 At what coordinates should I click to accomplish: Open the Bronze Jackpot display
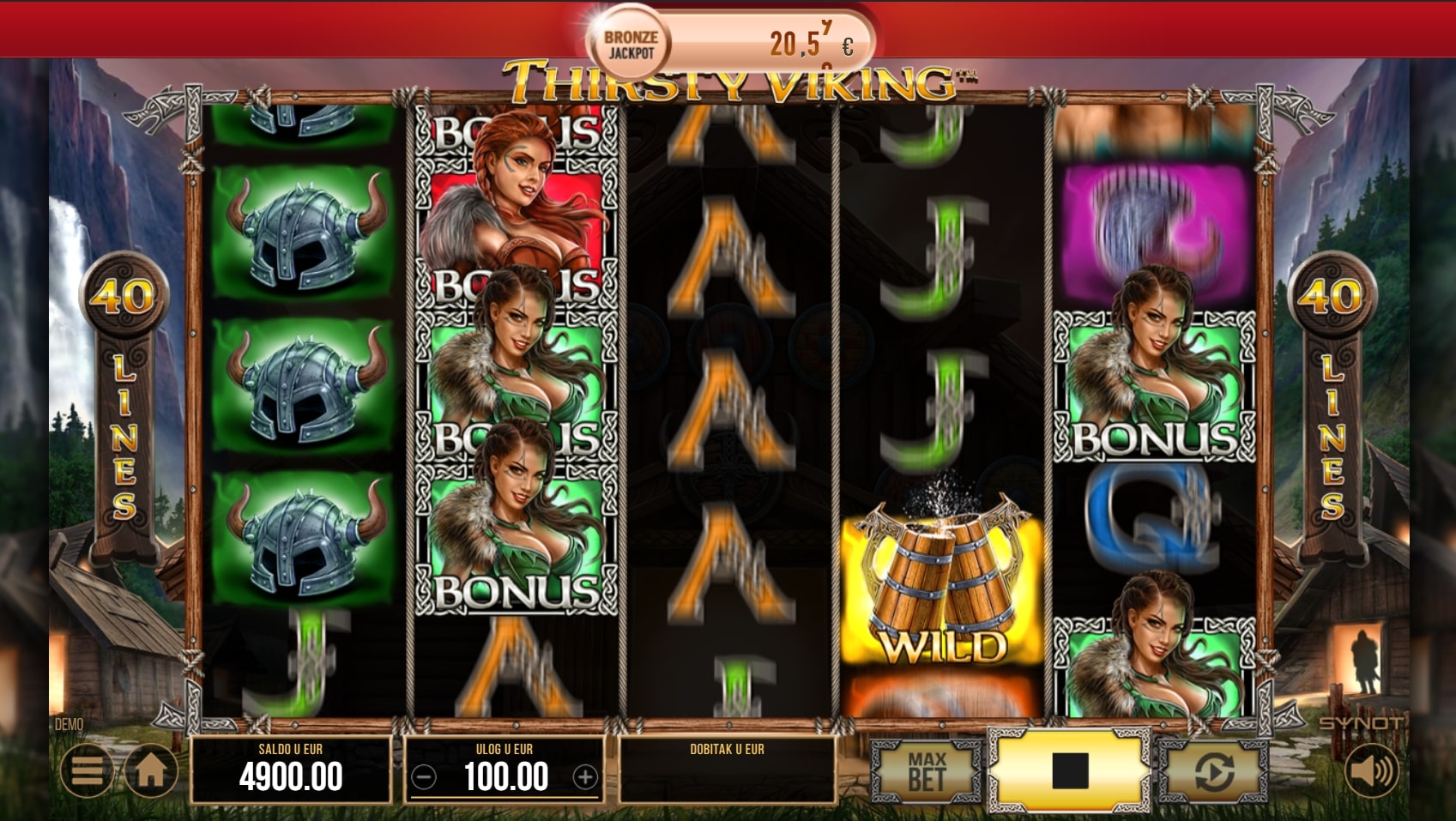[731, 43]
